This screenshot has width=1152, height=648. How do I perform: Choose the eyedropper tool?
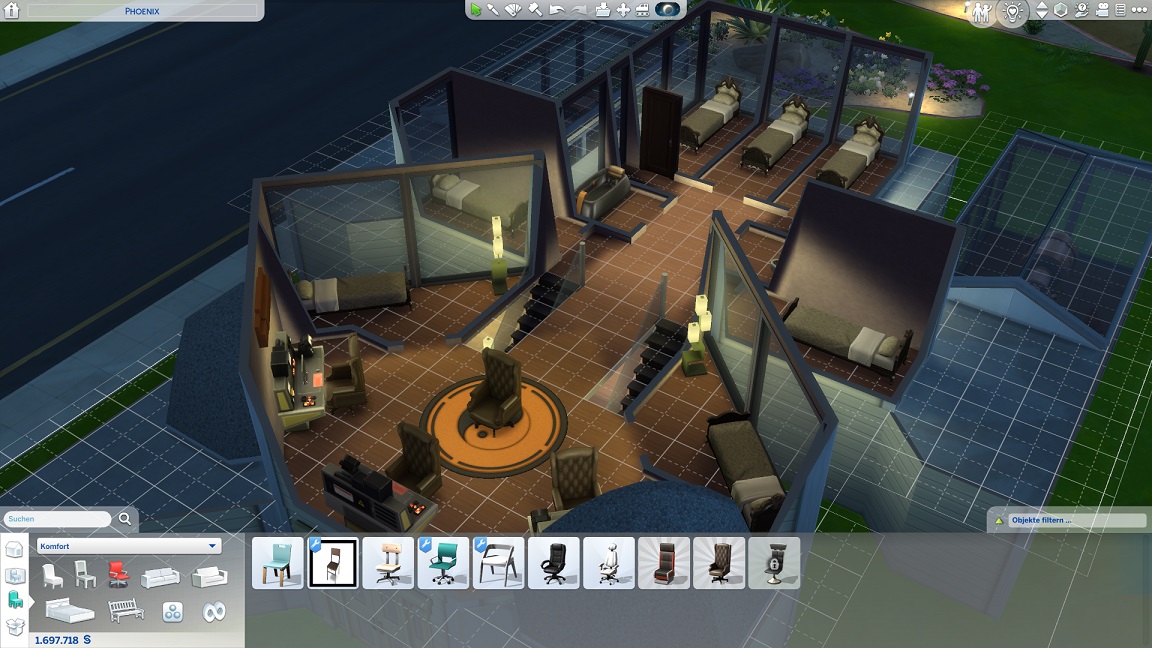click(493, 10)
